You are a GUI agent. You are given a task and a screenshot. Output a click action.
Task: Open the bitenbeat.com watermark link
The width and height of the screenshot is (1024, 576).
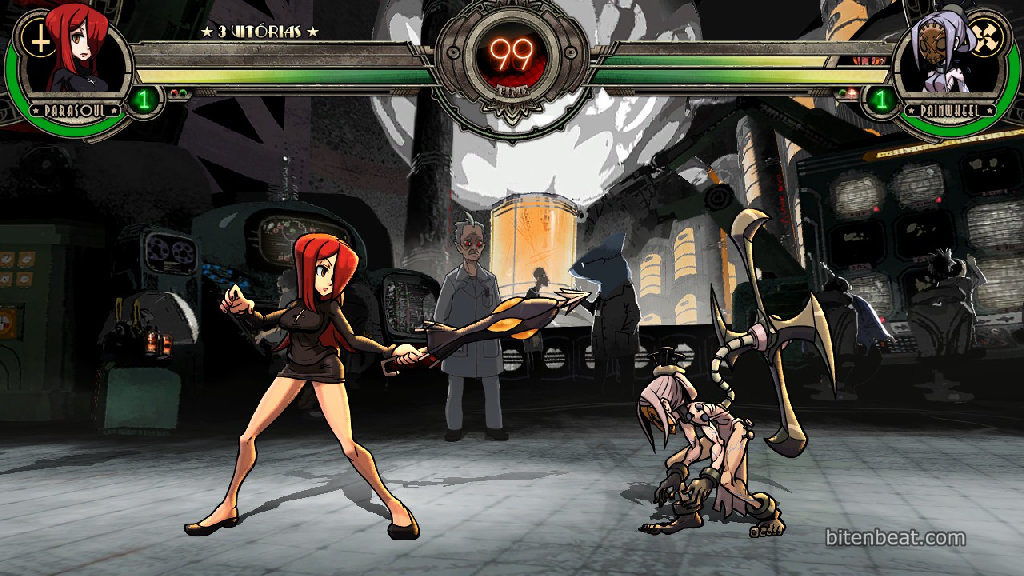click(895, 538)
